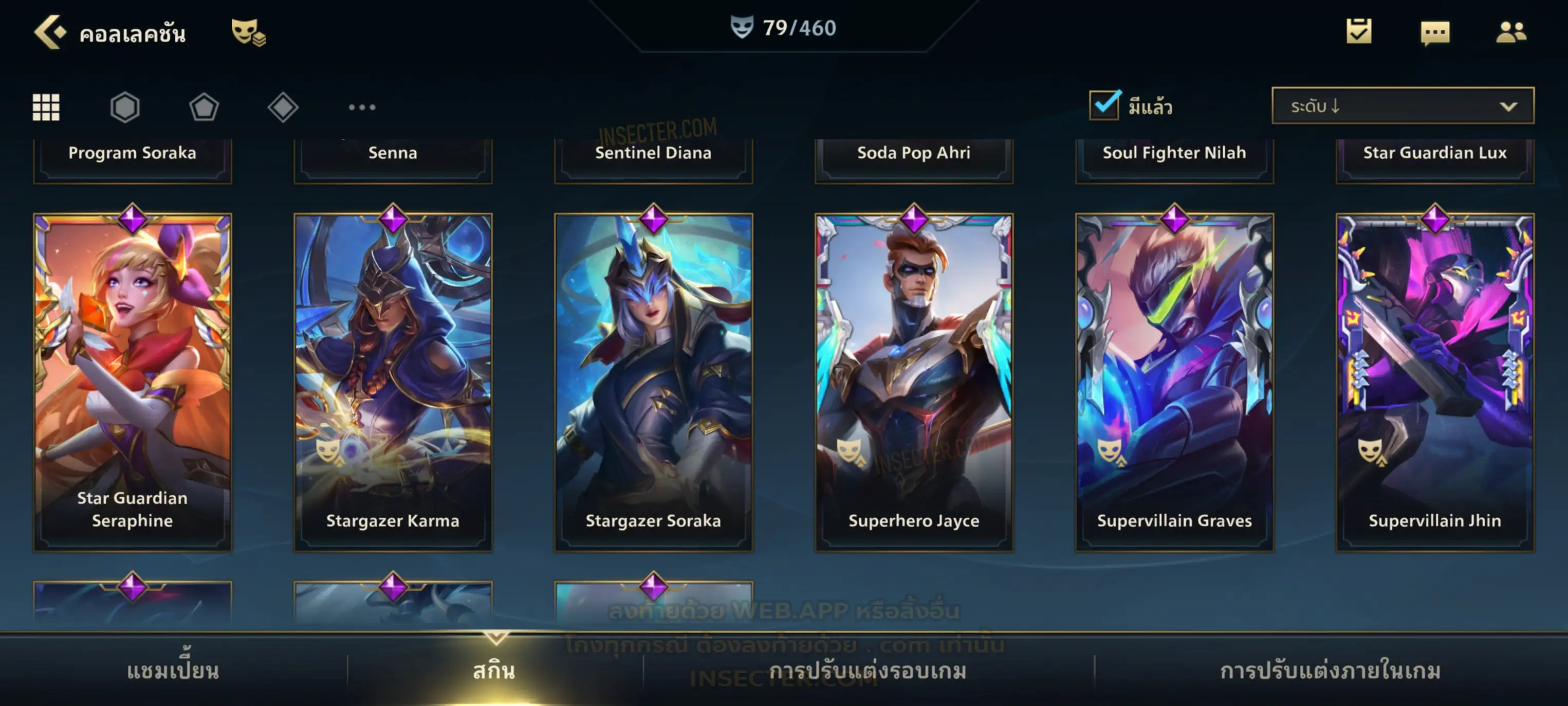
Task: Open the friends list icon
Action: 1511,32
